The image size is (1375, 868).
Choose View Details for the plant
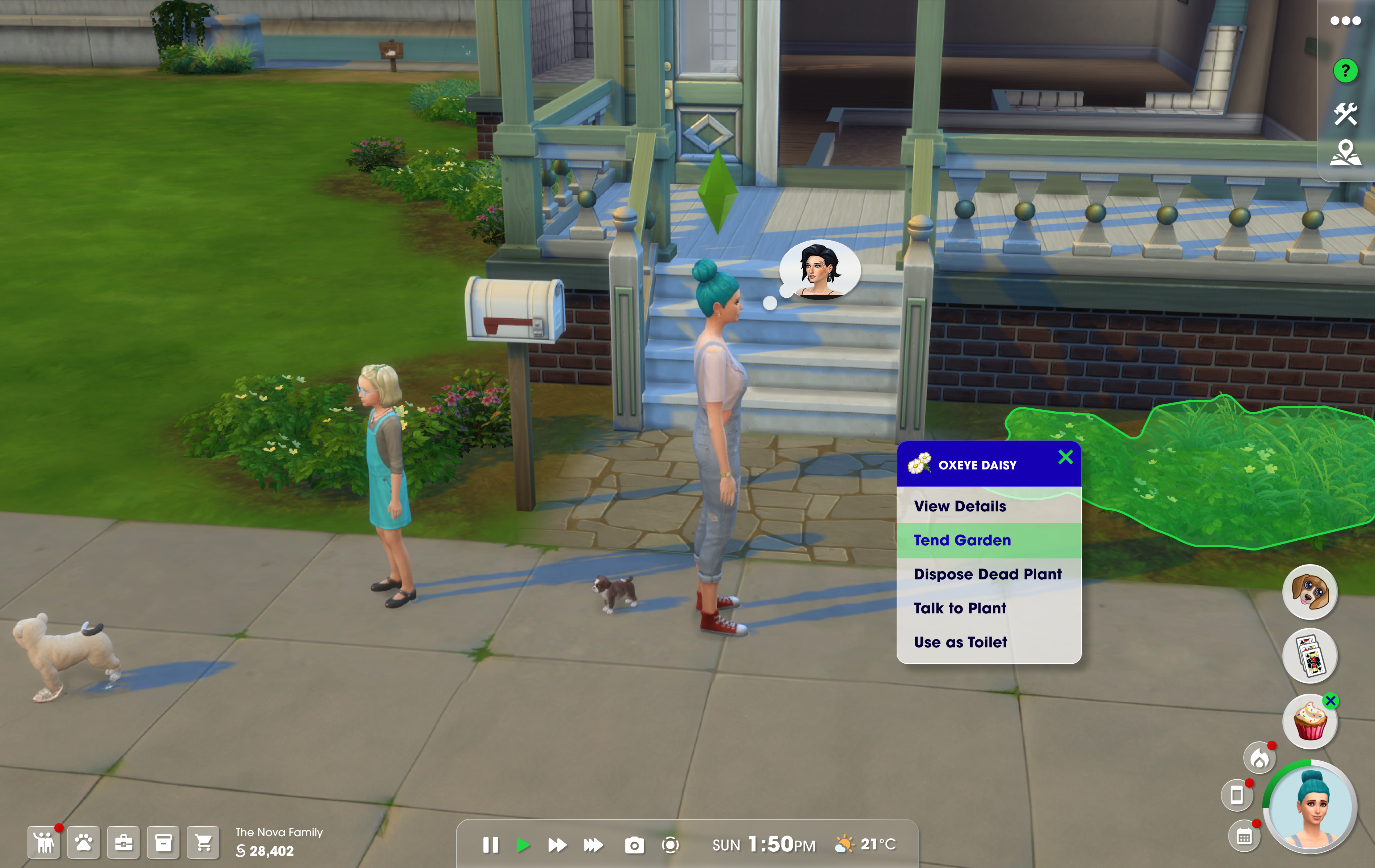pos(960,506)
